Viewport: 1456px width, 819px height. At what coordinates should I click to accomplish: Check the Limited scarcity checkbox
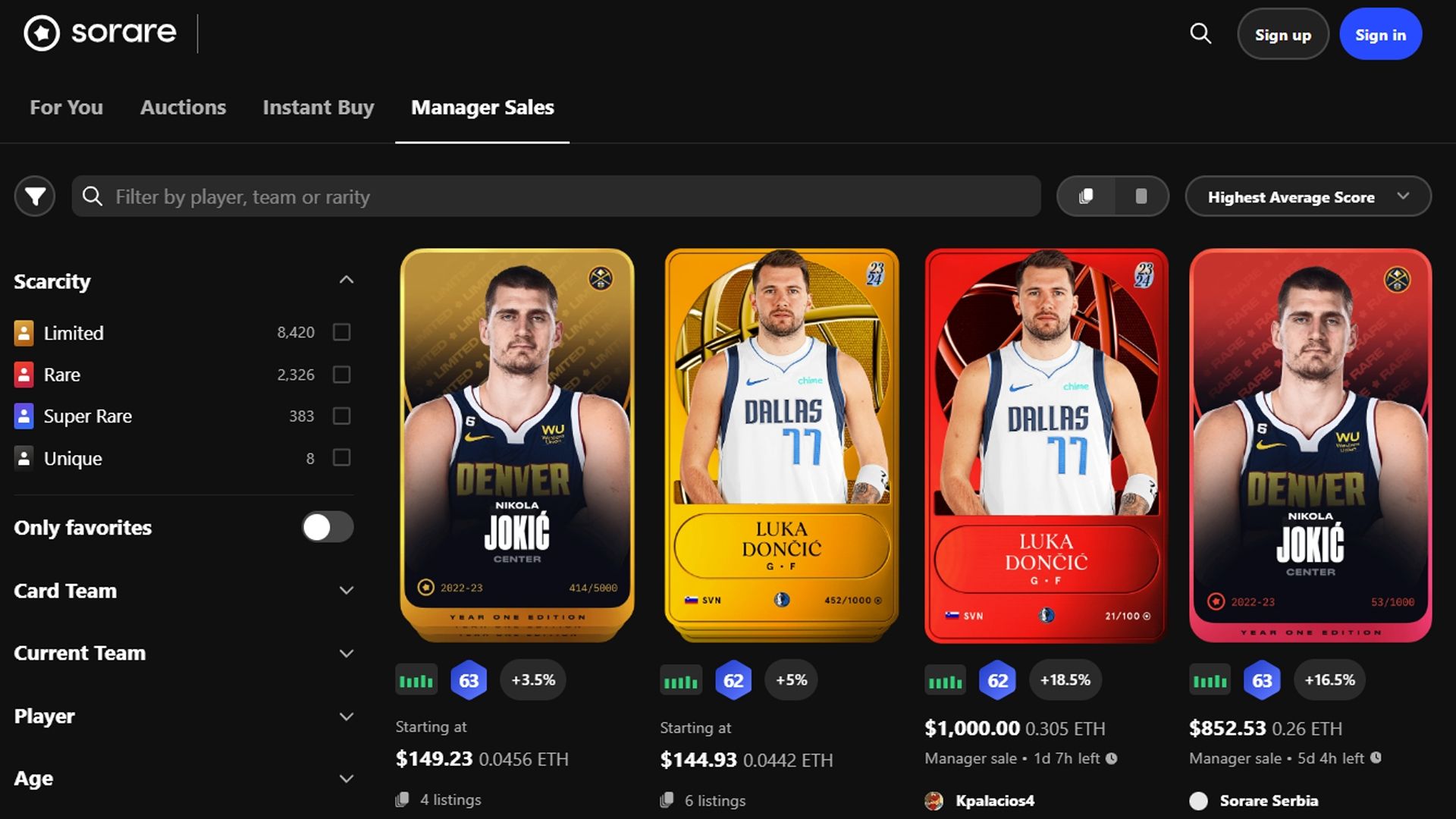342,332
